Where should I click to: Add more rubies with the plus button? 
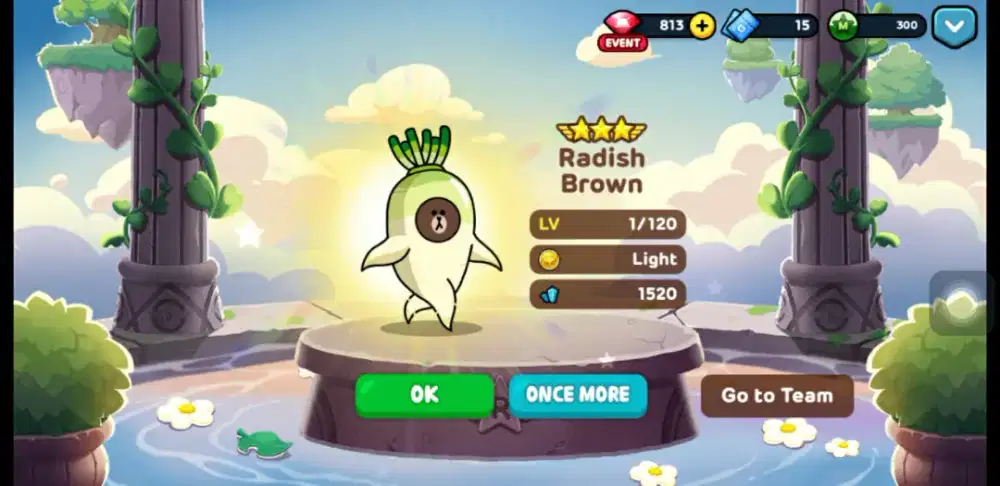(702, 26)
